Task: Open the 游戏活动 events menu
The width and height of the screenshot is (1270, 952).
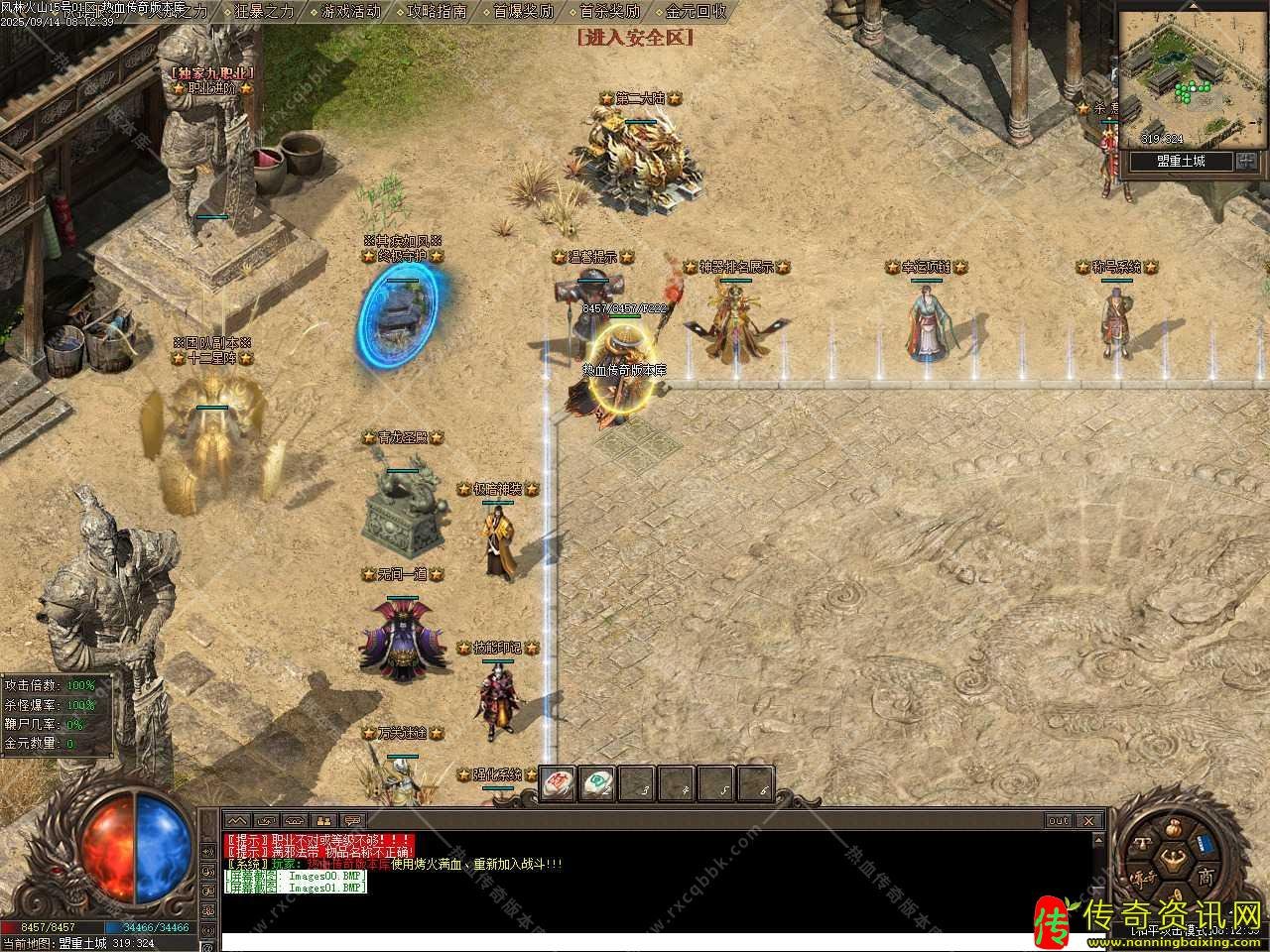Action: coord(350,12)
